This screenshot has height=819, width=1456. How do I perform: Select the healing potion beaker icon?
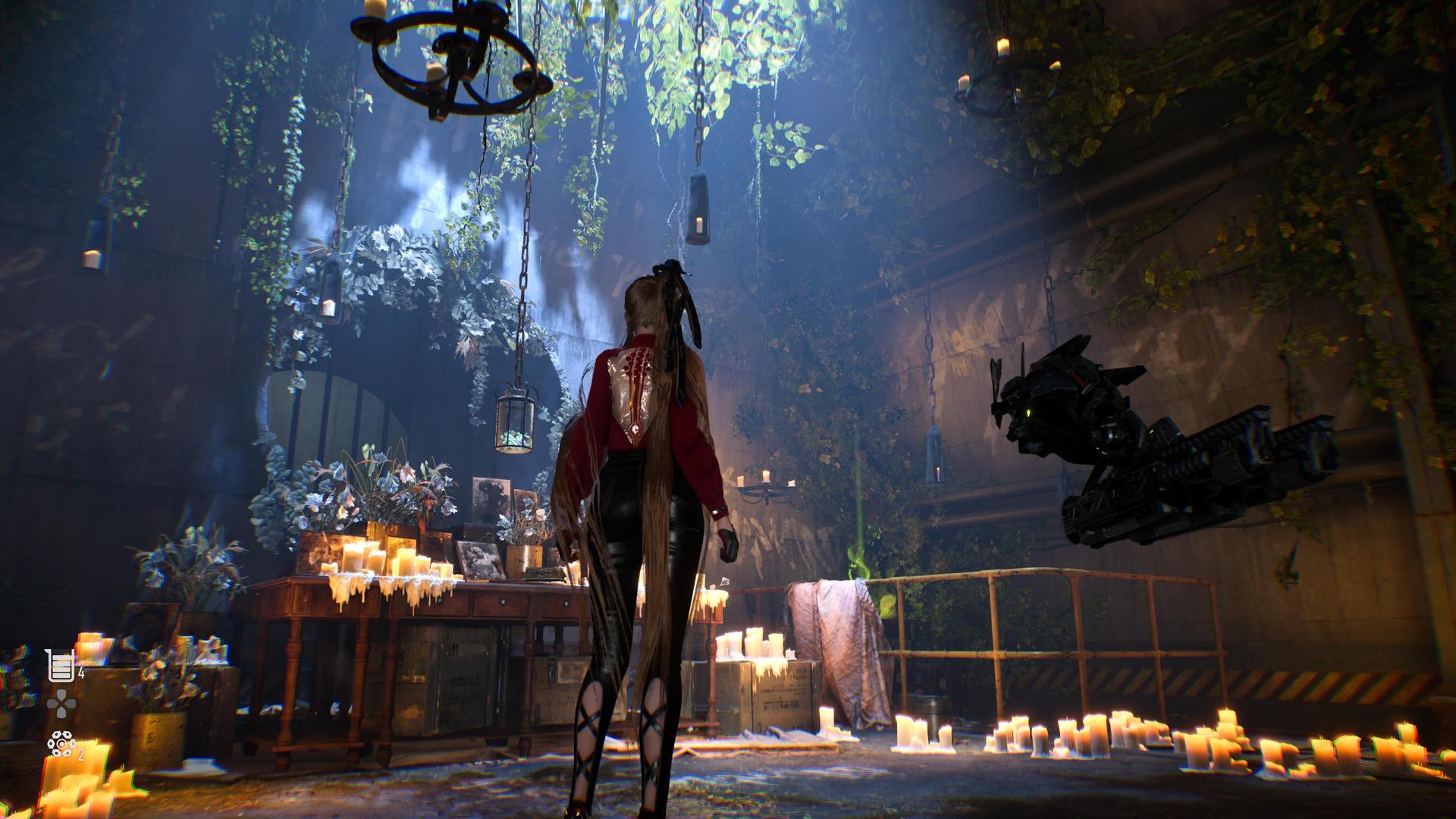coord(60,665)
